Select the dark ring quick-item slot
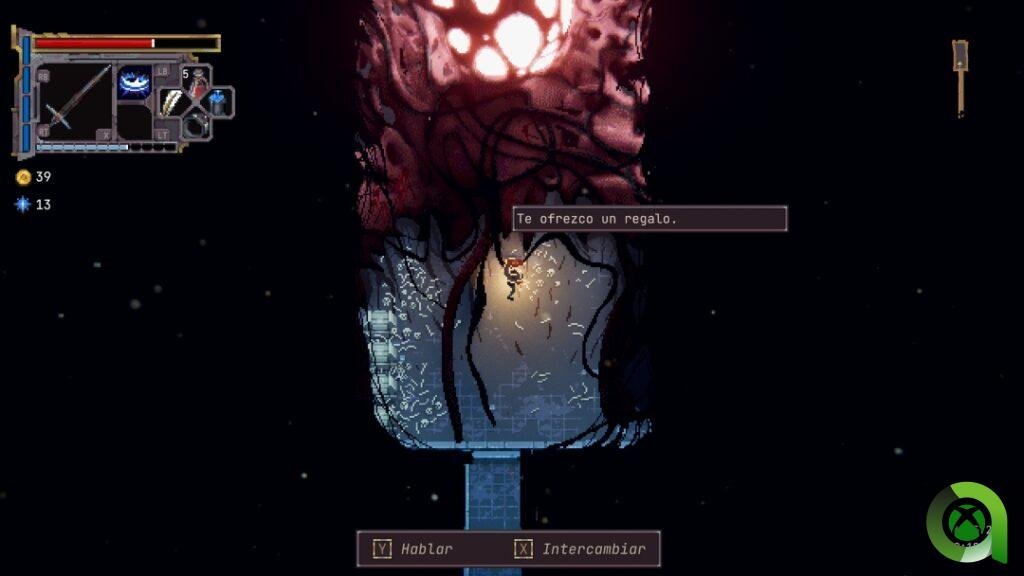The height and width of the screenshot is (576, 1024). (196, 124)
